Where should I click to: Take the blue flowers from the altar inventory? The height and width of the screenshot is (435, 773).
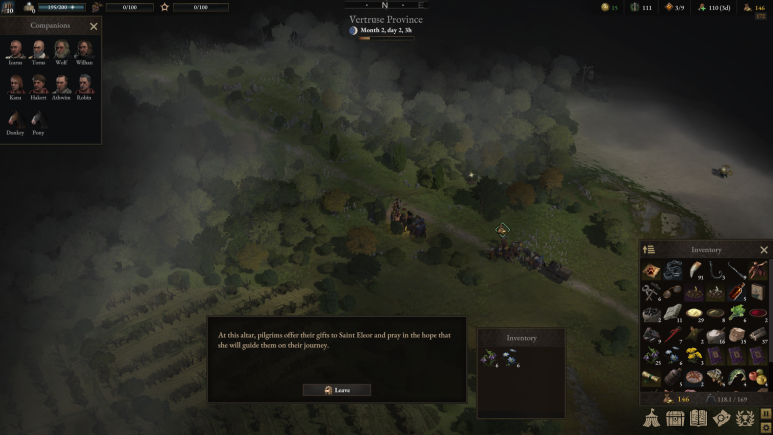(511, 356)
